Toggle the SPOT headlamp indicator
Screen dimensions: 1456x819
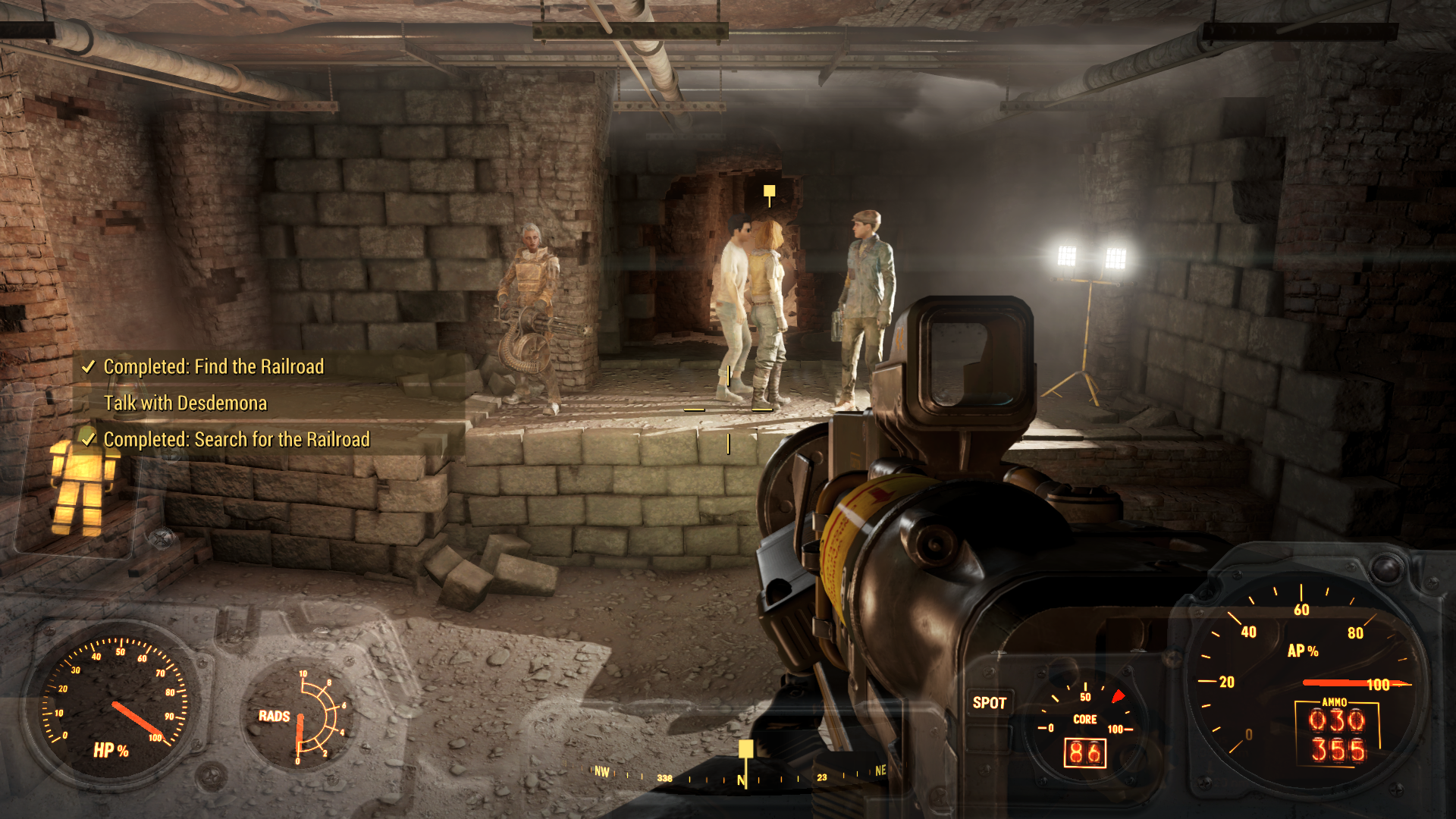990,703
